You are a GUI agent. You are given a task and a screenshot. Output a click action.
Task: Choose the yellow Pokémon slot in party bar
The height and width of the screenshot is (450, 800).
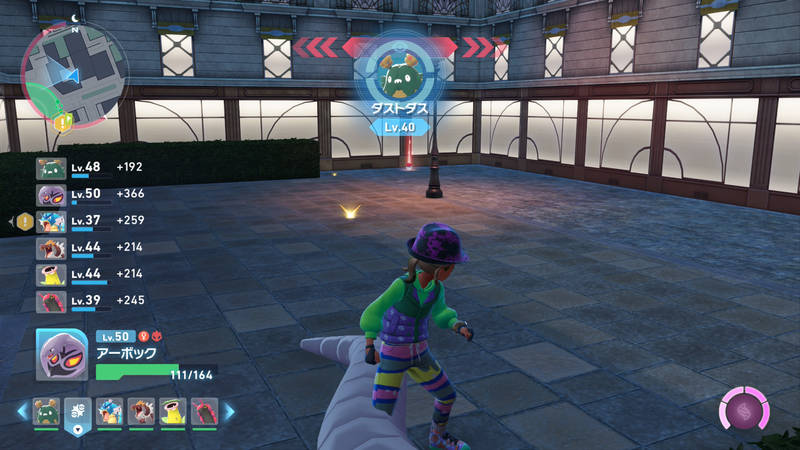[172, 411]
